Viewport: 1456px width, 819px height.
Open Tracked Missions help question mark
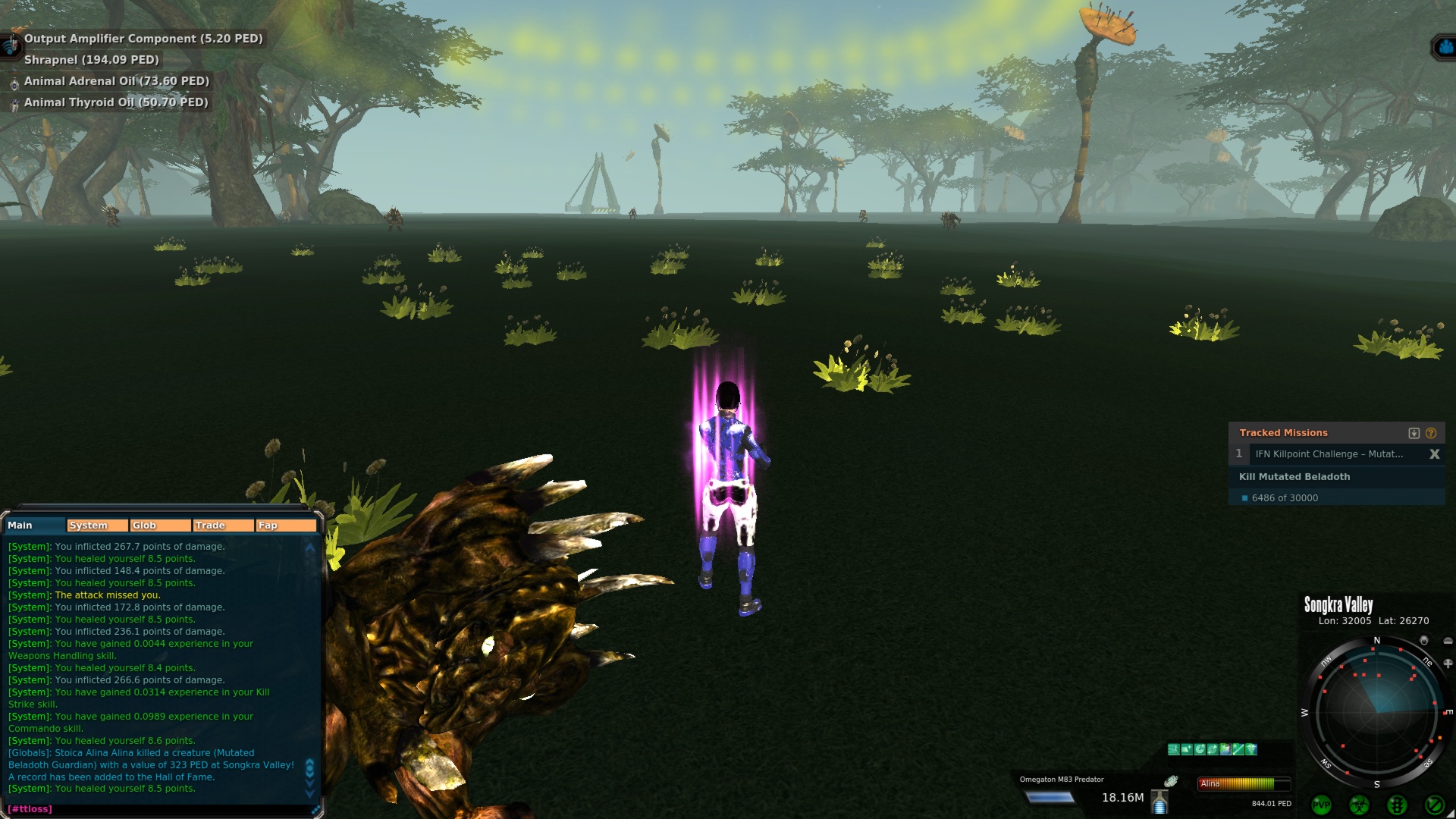coord(1431,433)
